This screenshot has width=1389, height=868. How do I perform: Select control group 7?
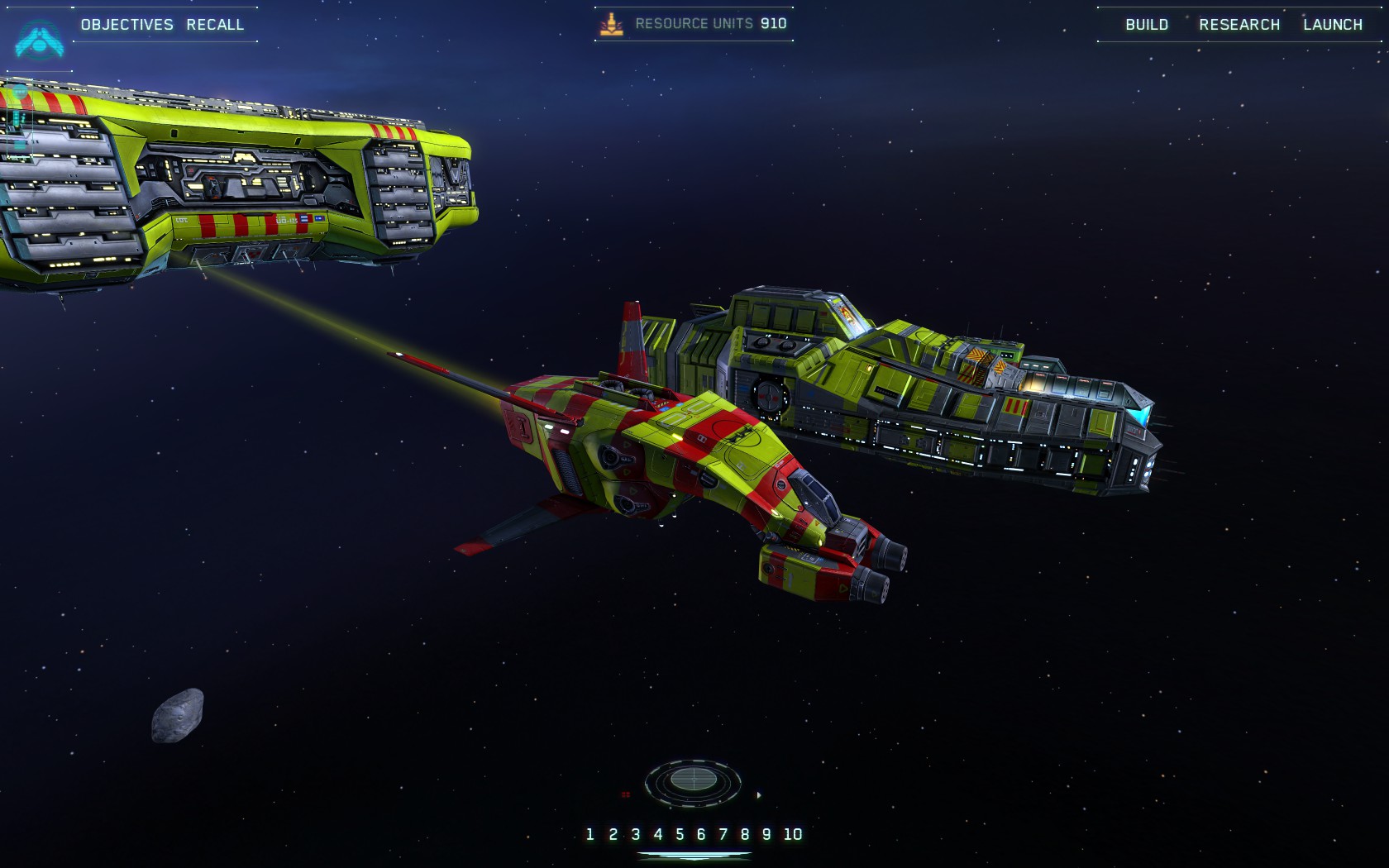[723, 834]
